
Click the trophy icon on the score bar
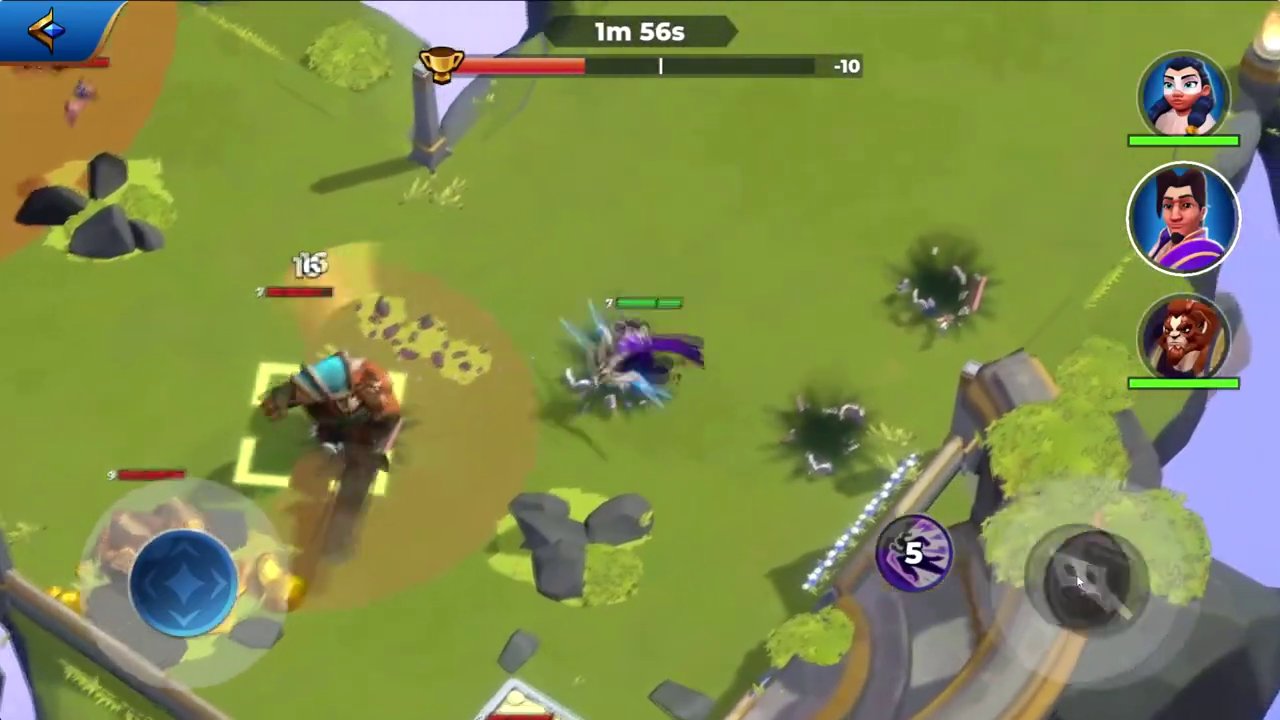click(440, 65)
